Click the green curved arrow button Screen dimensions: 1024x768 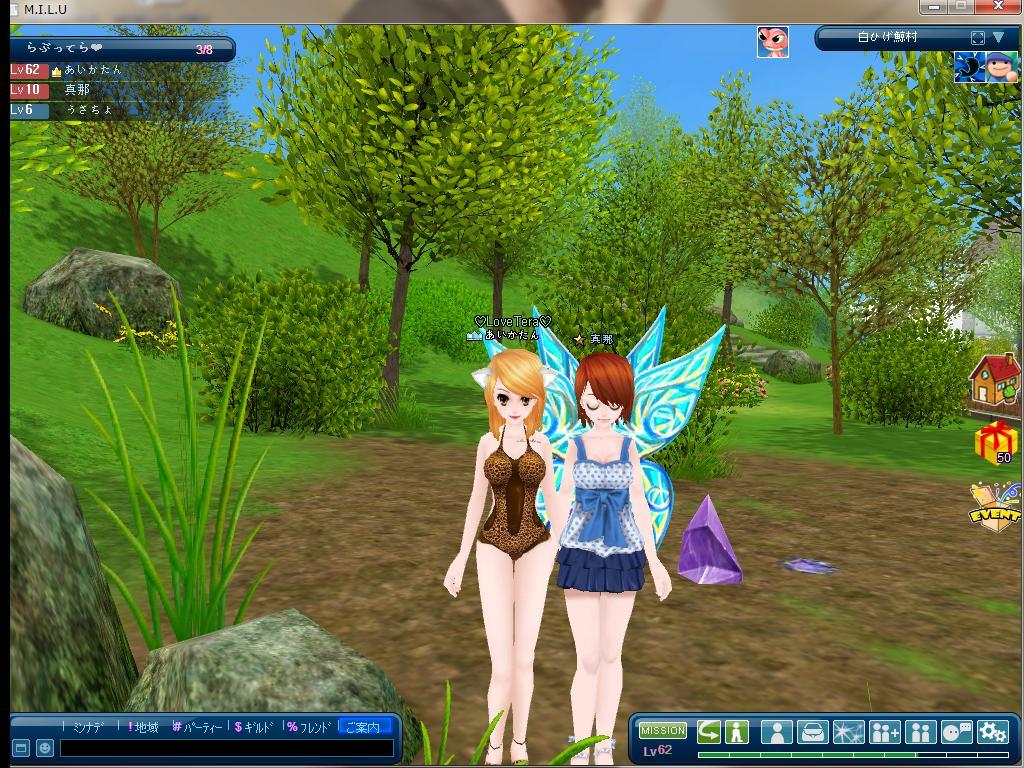(709, 732)
